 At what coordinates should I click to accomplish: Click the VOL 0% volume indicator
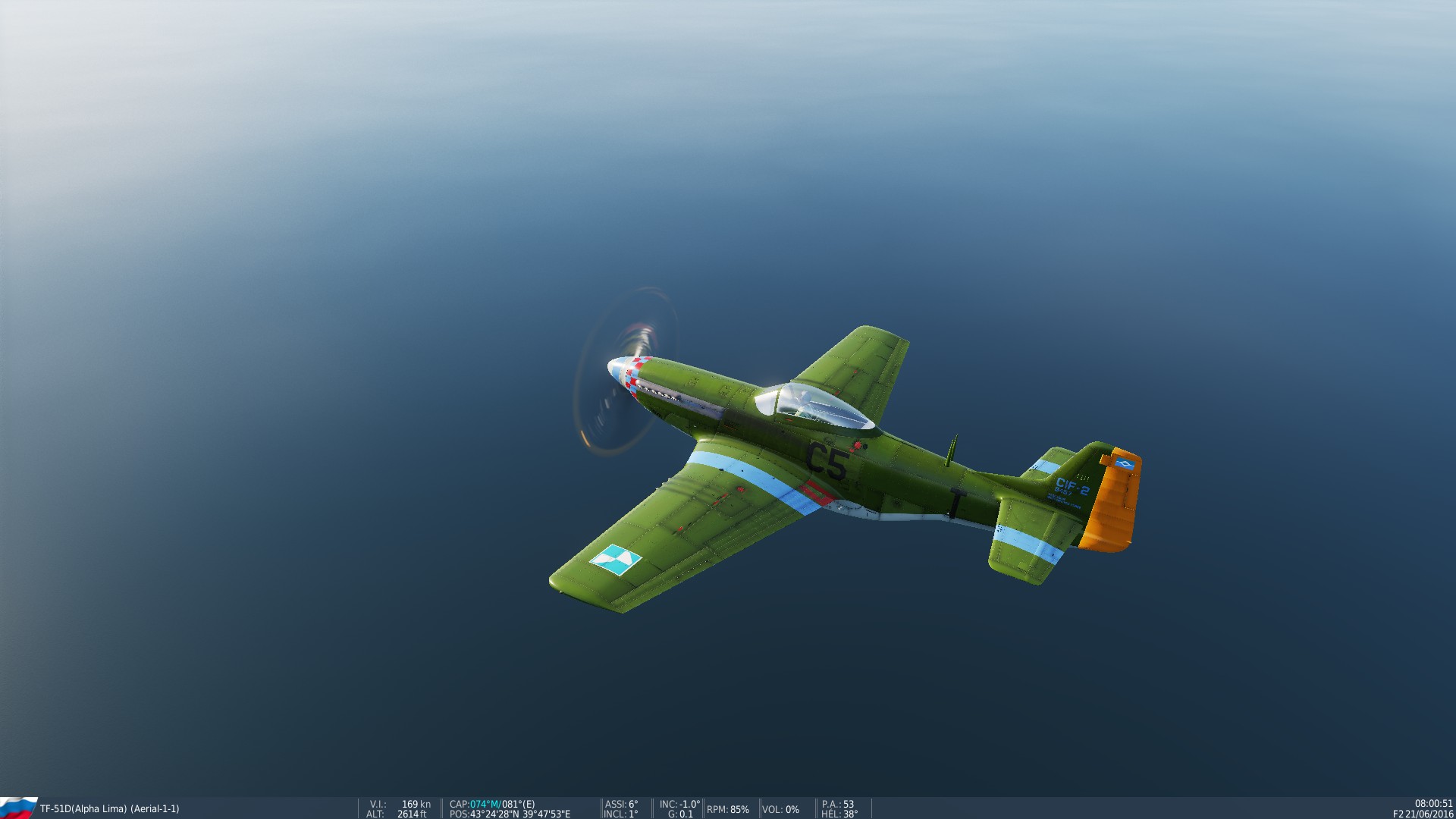780,810
